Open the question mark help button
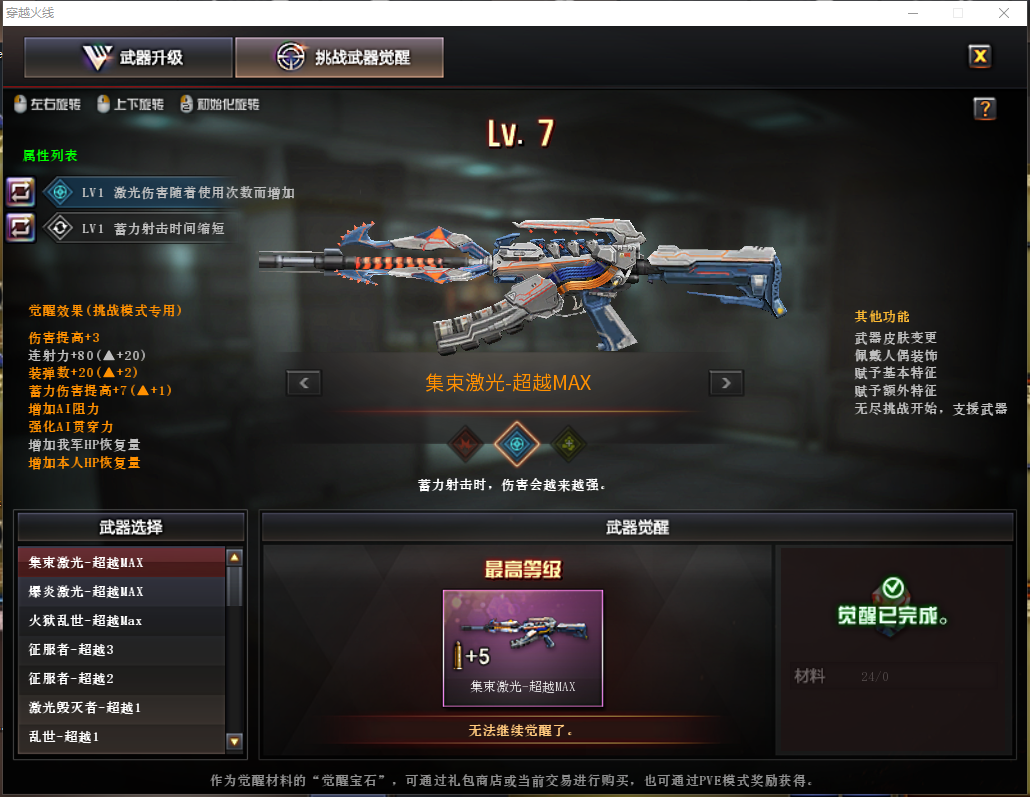 point(984,109)
